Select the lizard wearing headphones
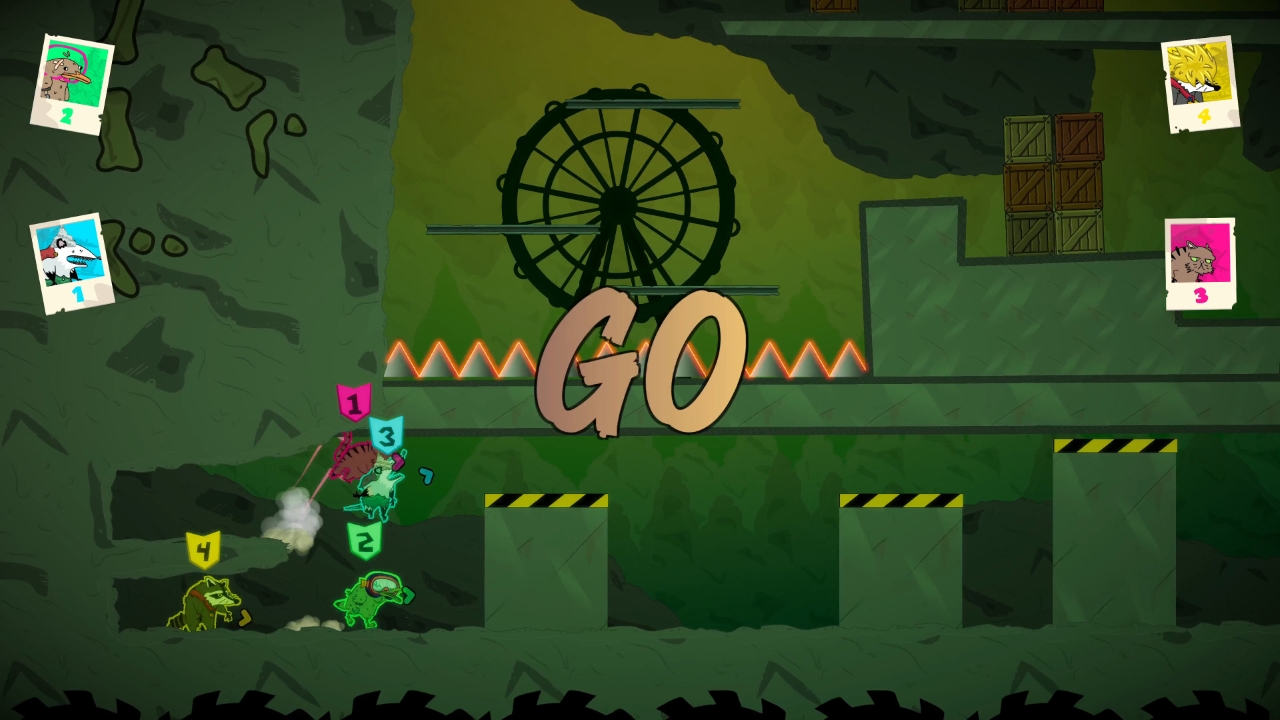Viewport: 1280px width, 720px height. pyautogui.click(x=370, y=600)
